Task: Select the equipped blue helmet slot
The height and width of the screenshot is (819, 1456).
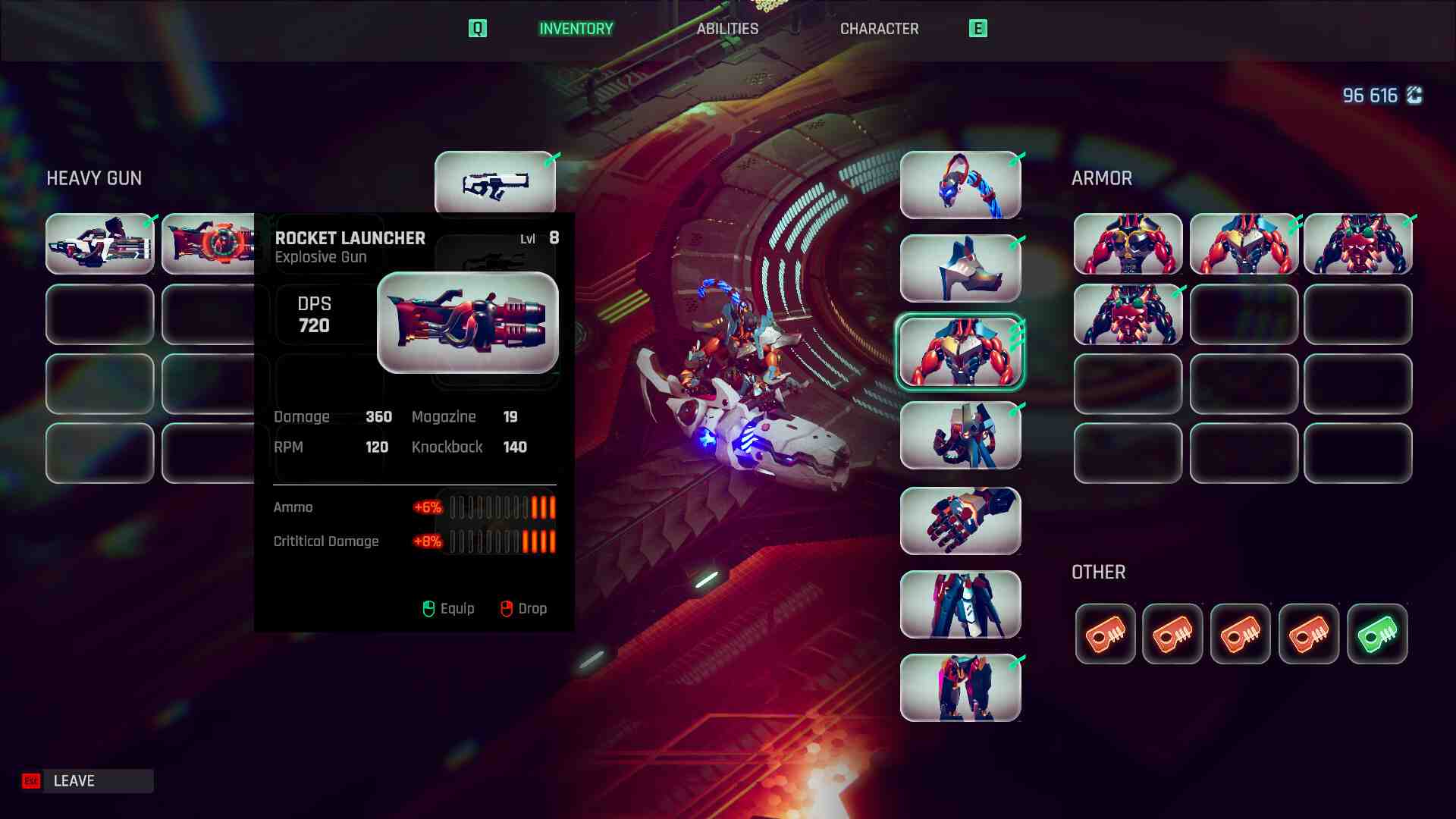Action: pos(960,185)
